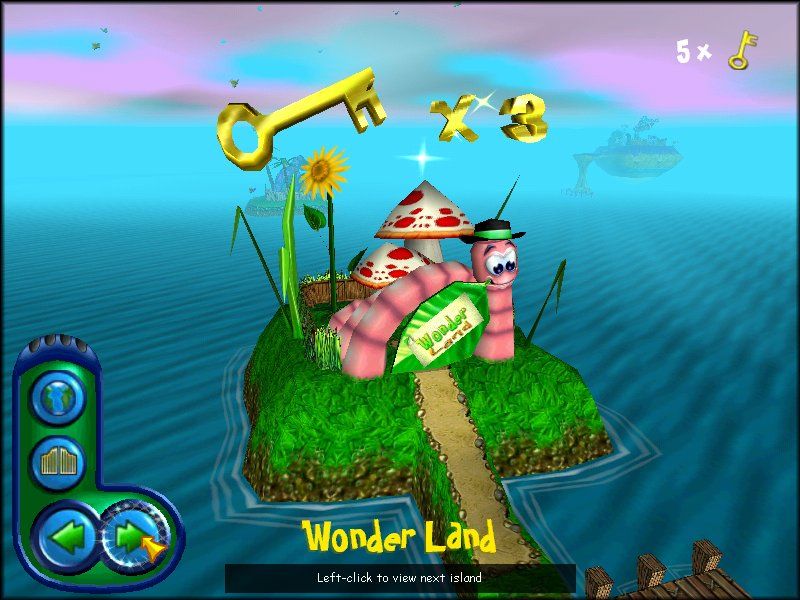Click the golden gate button

point(57,463)
